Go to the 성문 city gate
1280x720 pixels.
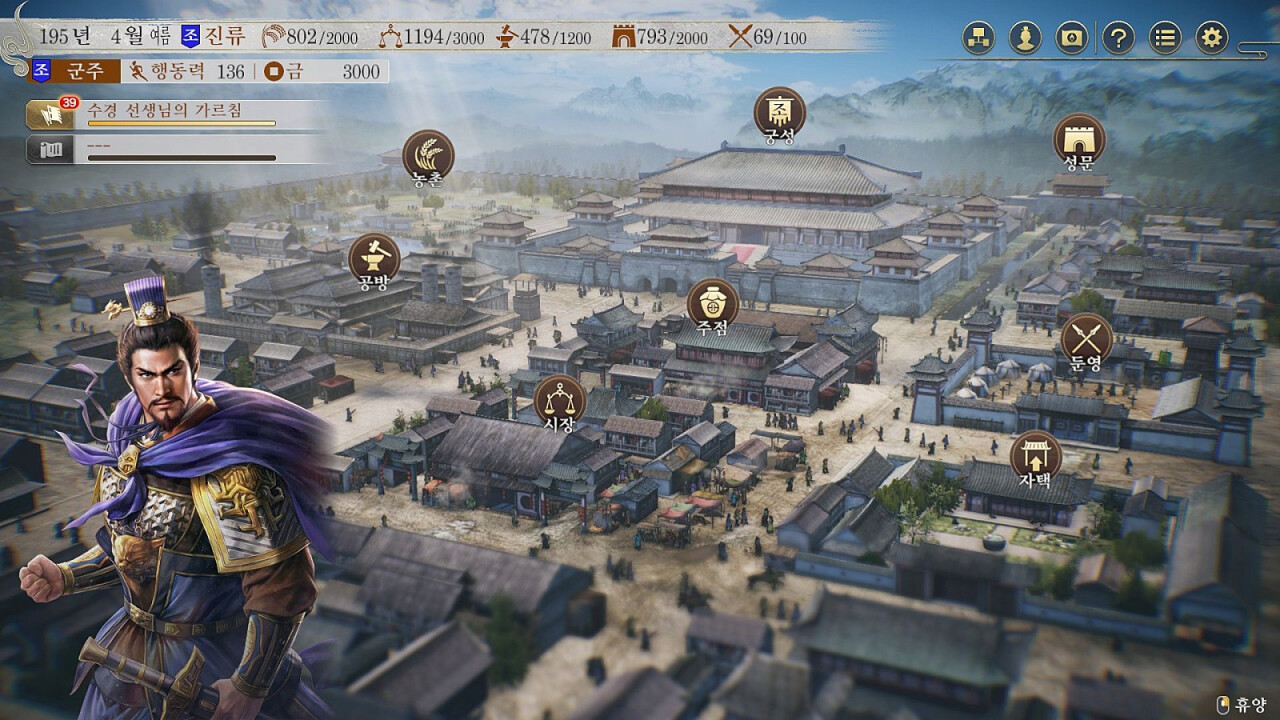tap(1079, 140)
